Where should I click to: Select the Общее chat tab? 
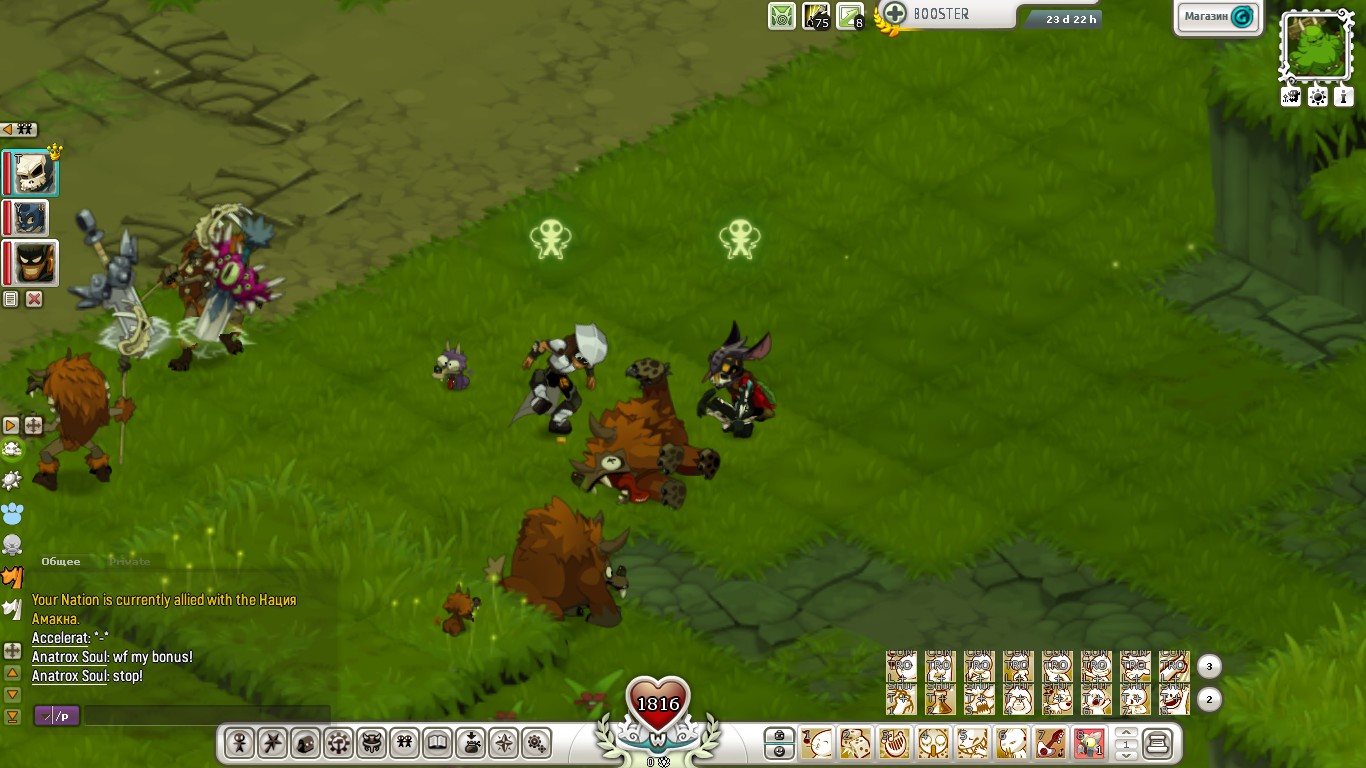tap(58, 561)
